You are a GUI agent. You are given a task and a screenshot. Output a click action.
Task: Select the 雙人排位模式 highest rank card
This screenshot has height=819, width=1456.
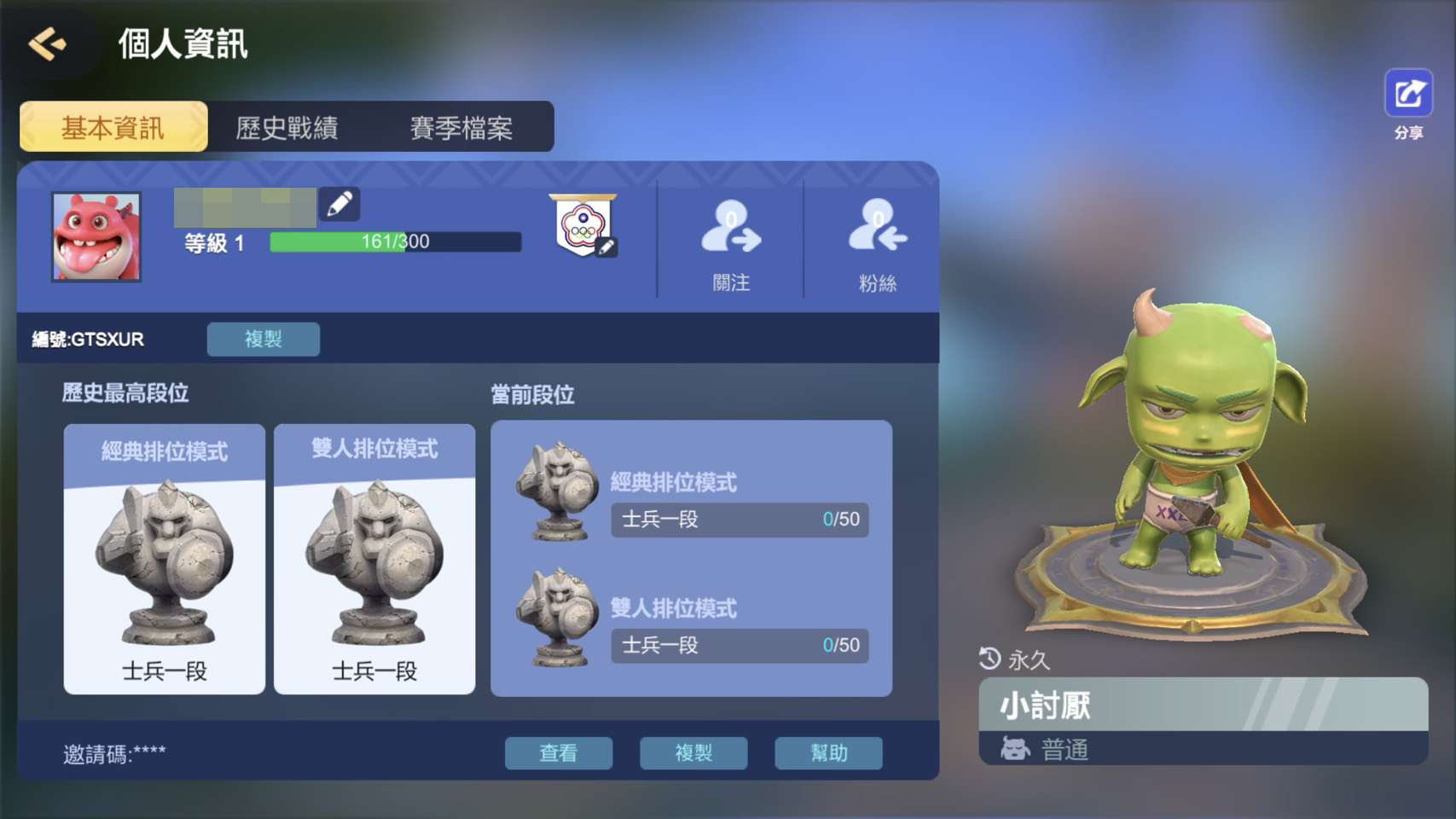[374, 559]
